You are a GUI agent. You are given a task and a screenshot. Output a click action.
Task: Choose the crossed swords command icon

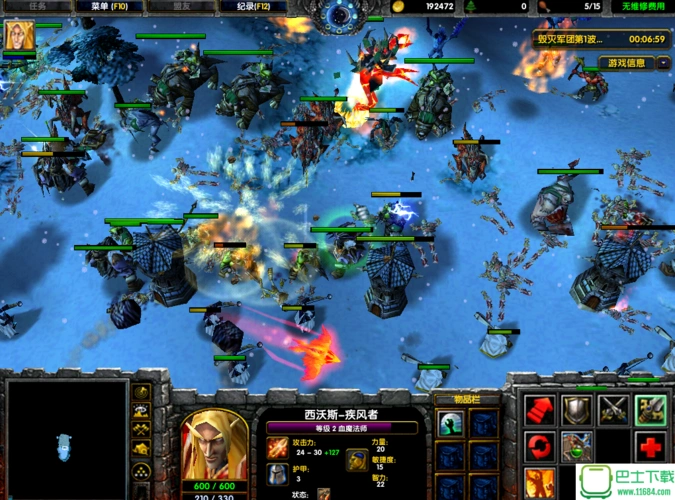613,408
